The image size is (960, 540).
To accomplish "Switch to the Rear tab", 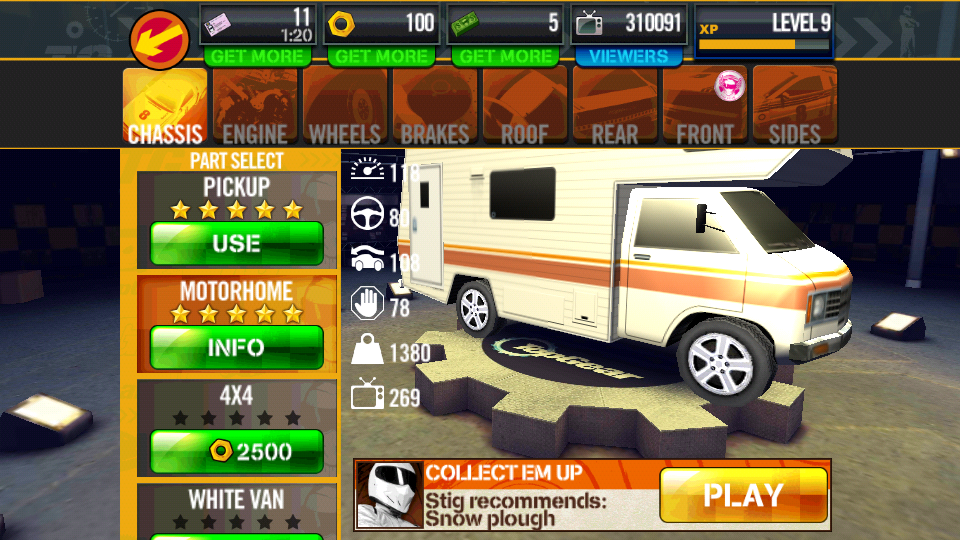I will click(x=615, y=106).
